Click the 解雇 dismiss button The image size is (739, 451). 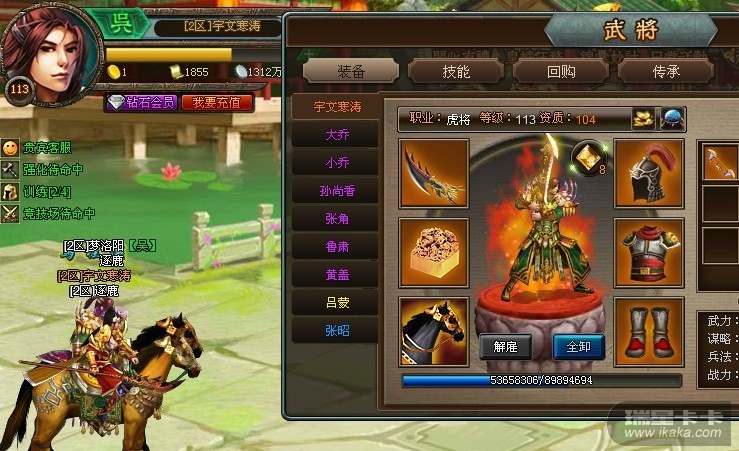(x=505, y=347)
